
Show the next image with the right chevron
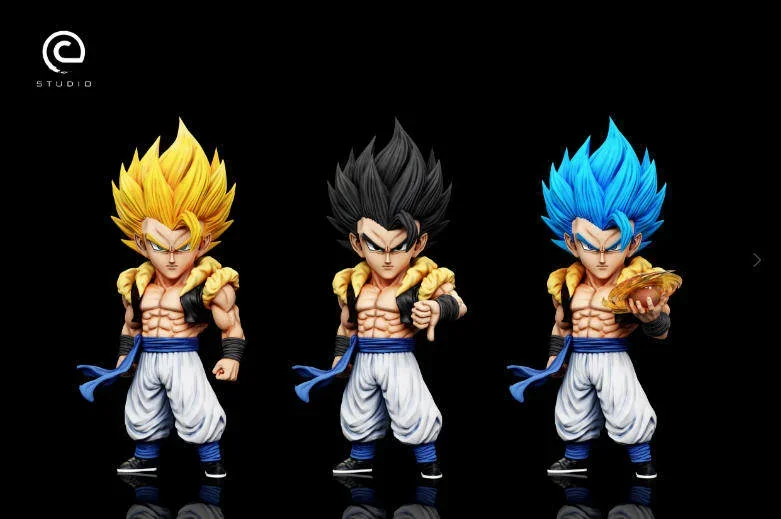tap(757, 260)
